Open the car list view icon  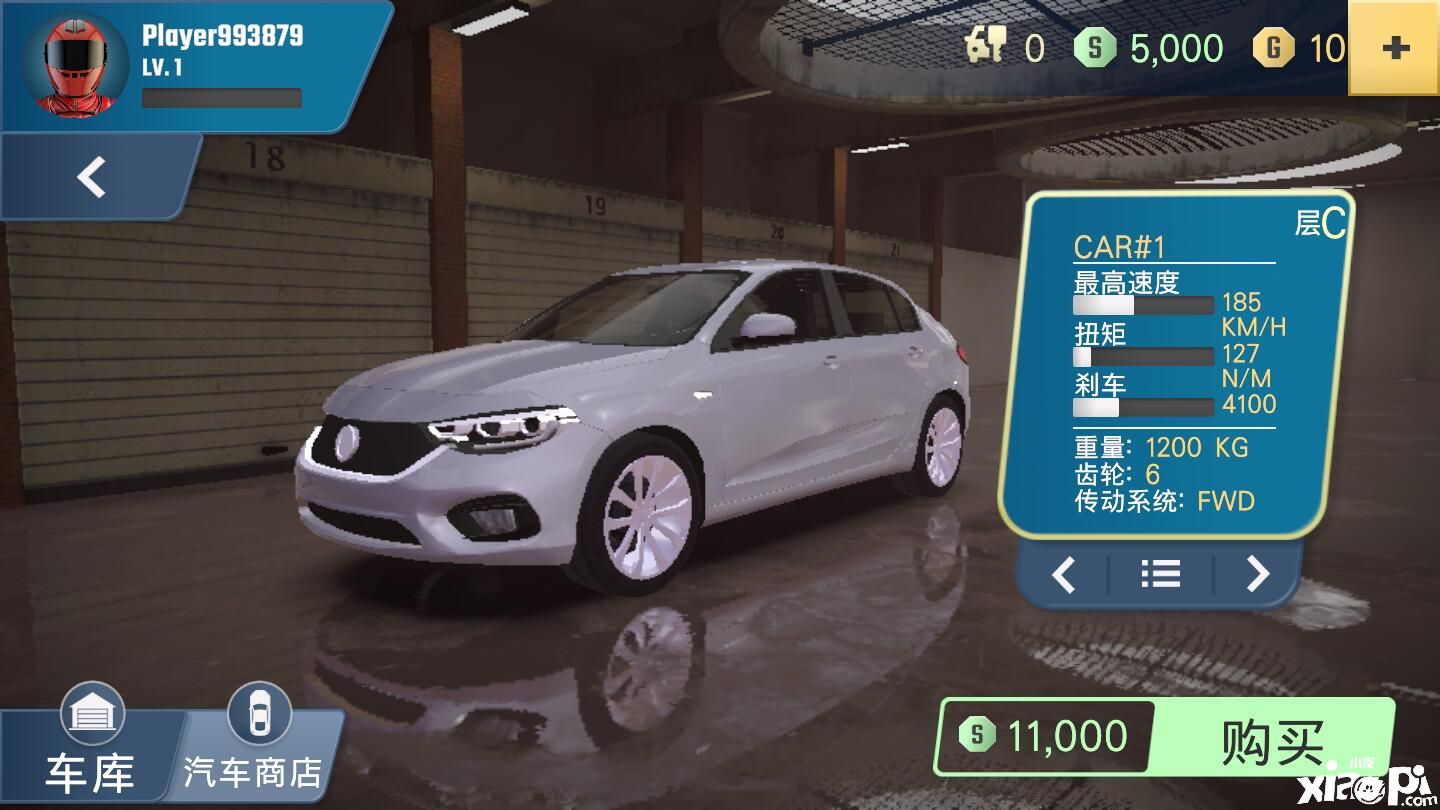coord(1160,574)
